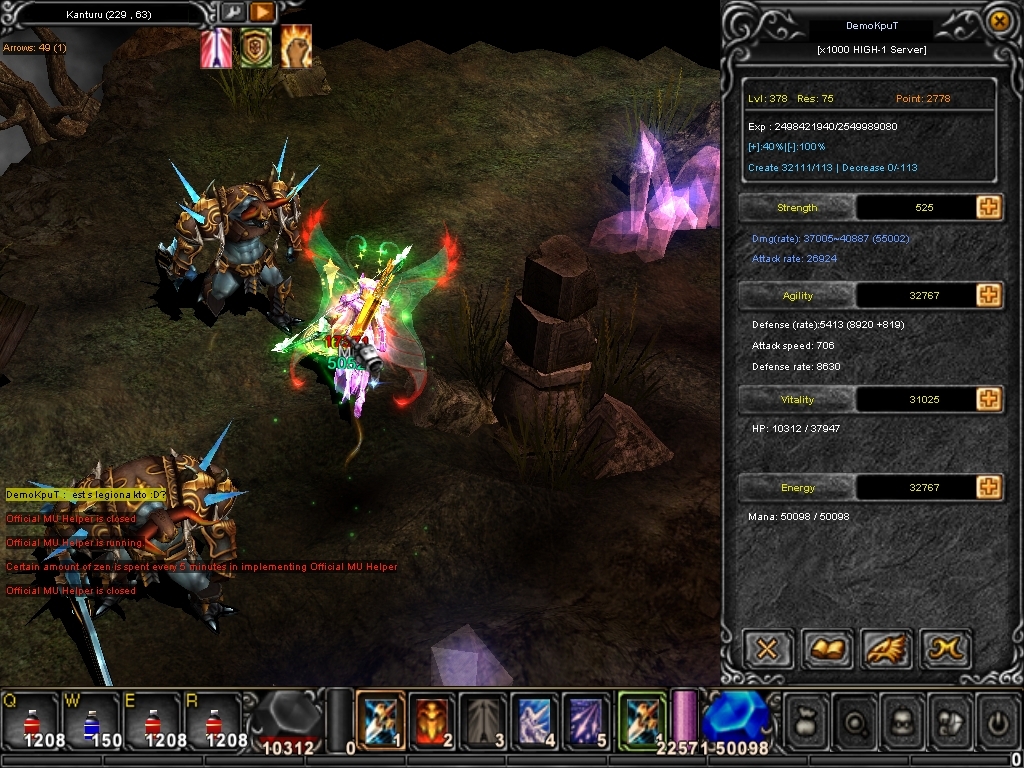
Task: Increase Vitality with the plus button
Action: tap(989, 399)
